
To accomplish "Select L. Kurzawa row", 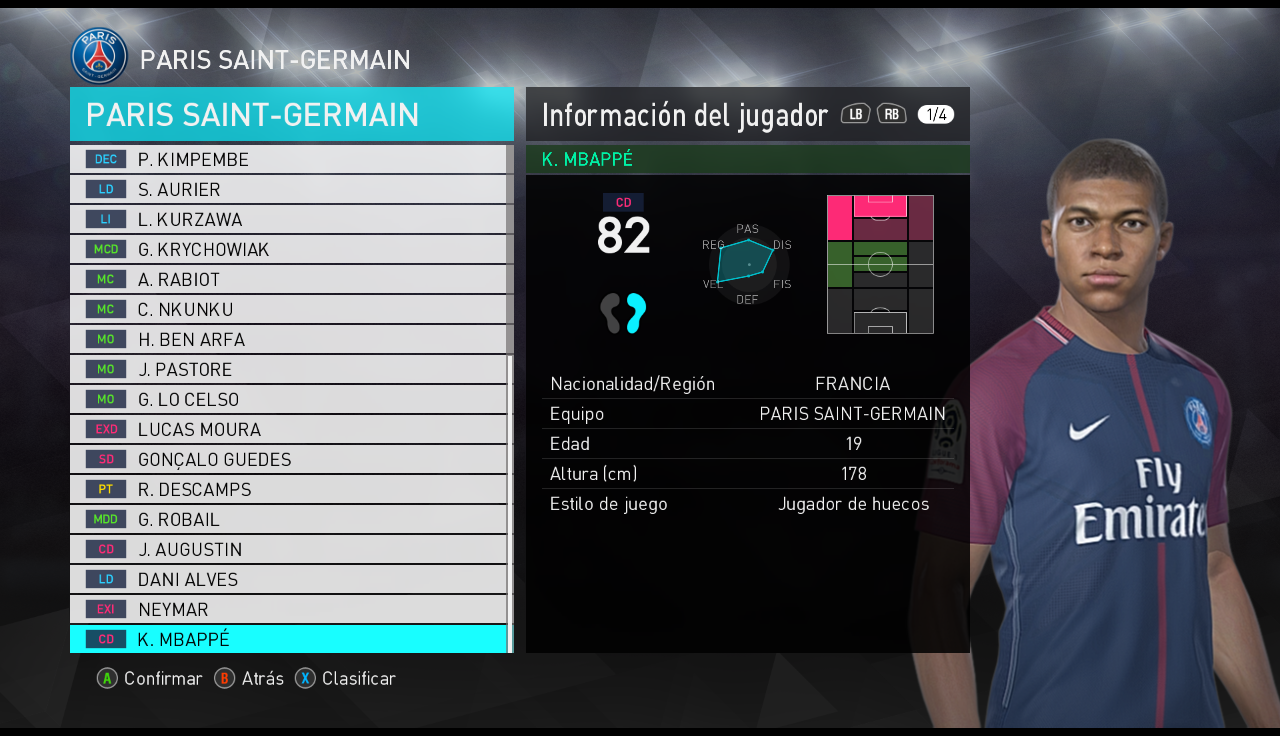I will pos(288,220).
